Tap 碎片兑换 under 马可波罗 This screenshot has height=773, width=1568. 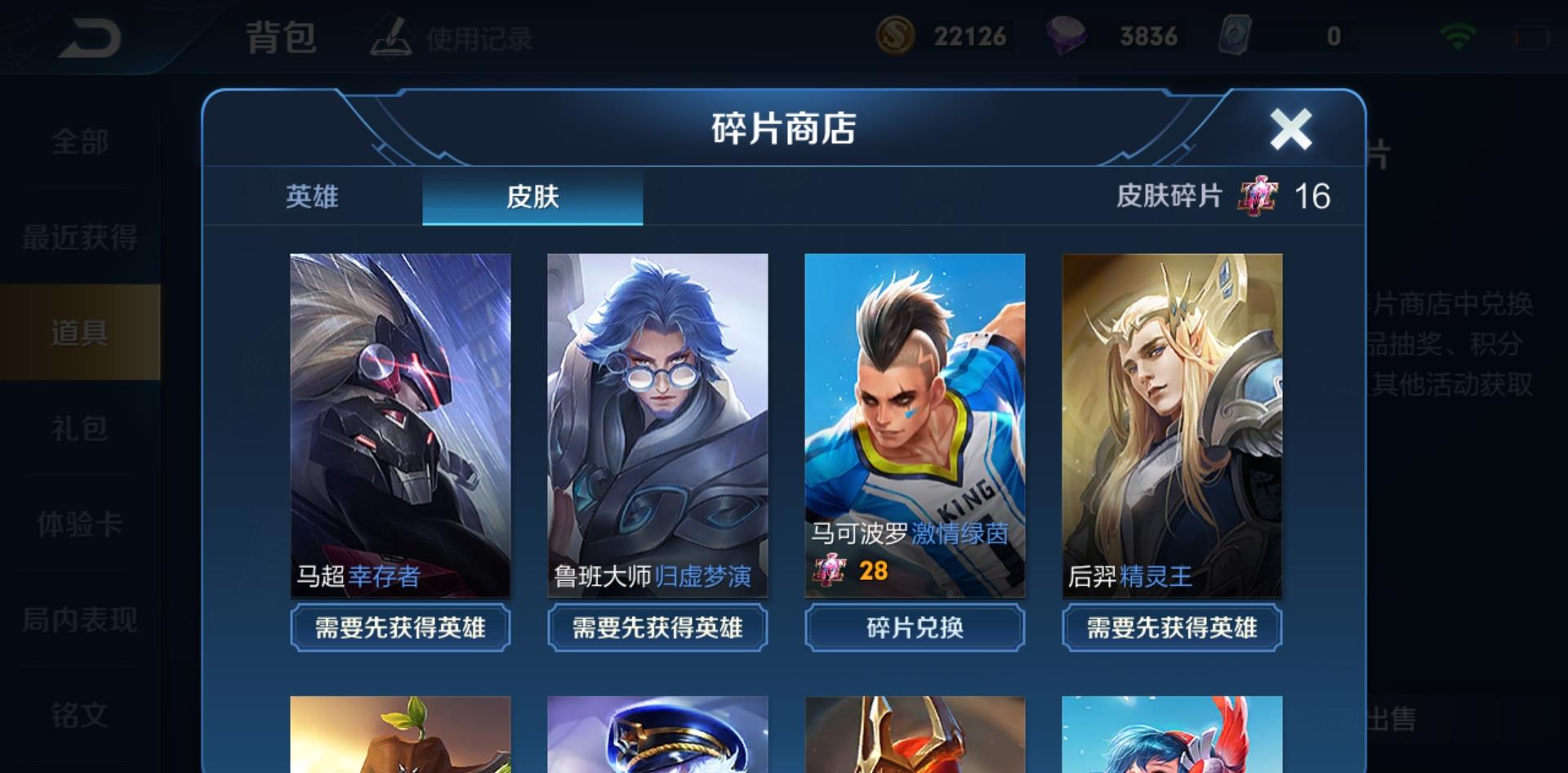pyautogui.click(x=913, y=628)
